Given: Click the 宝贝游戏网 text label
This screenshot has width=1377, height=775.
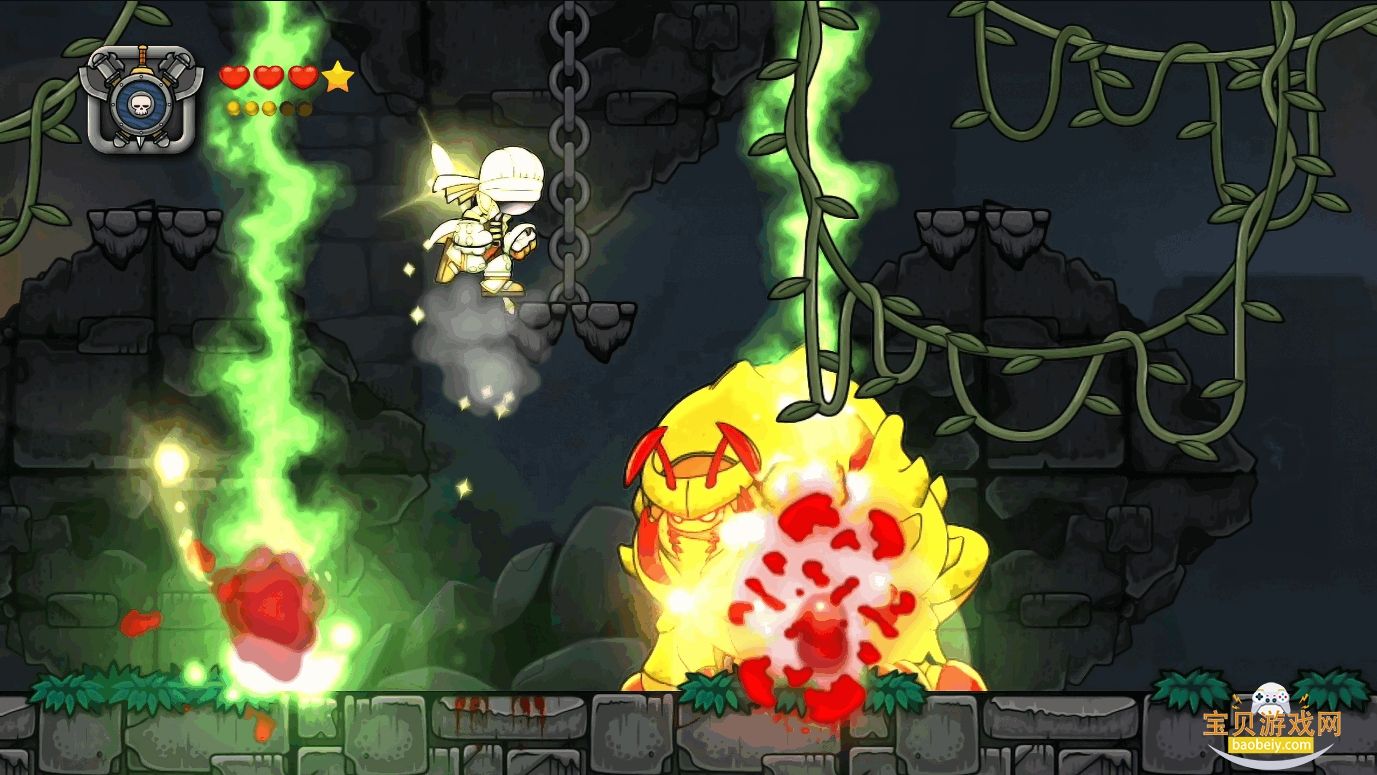Looking at the screenshot, I should click(1272, 723).
